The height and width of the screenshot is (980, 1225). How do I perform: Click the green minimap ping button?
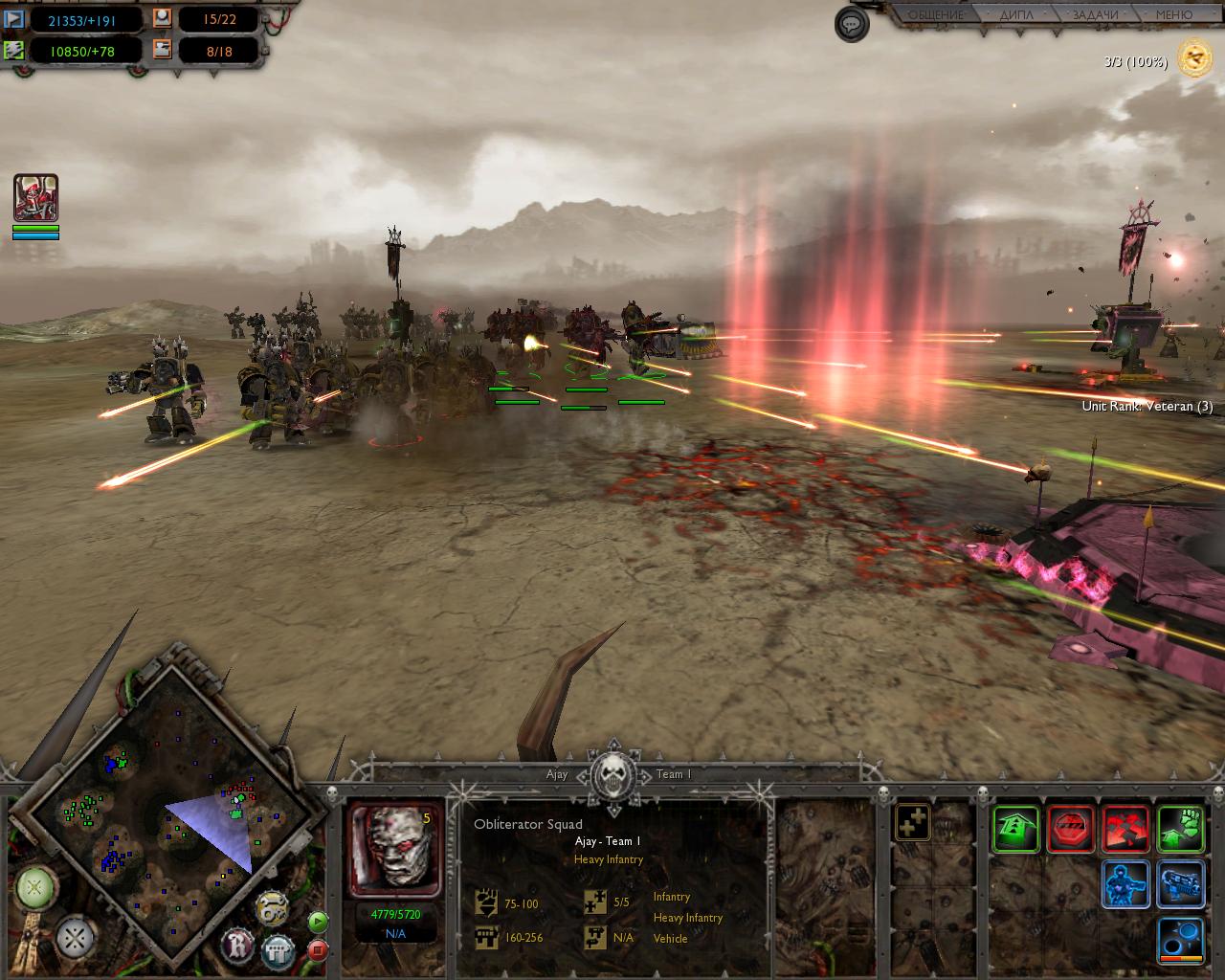[35, 887]
